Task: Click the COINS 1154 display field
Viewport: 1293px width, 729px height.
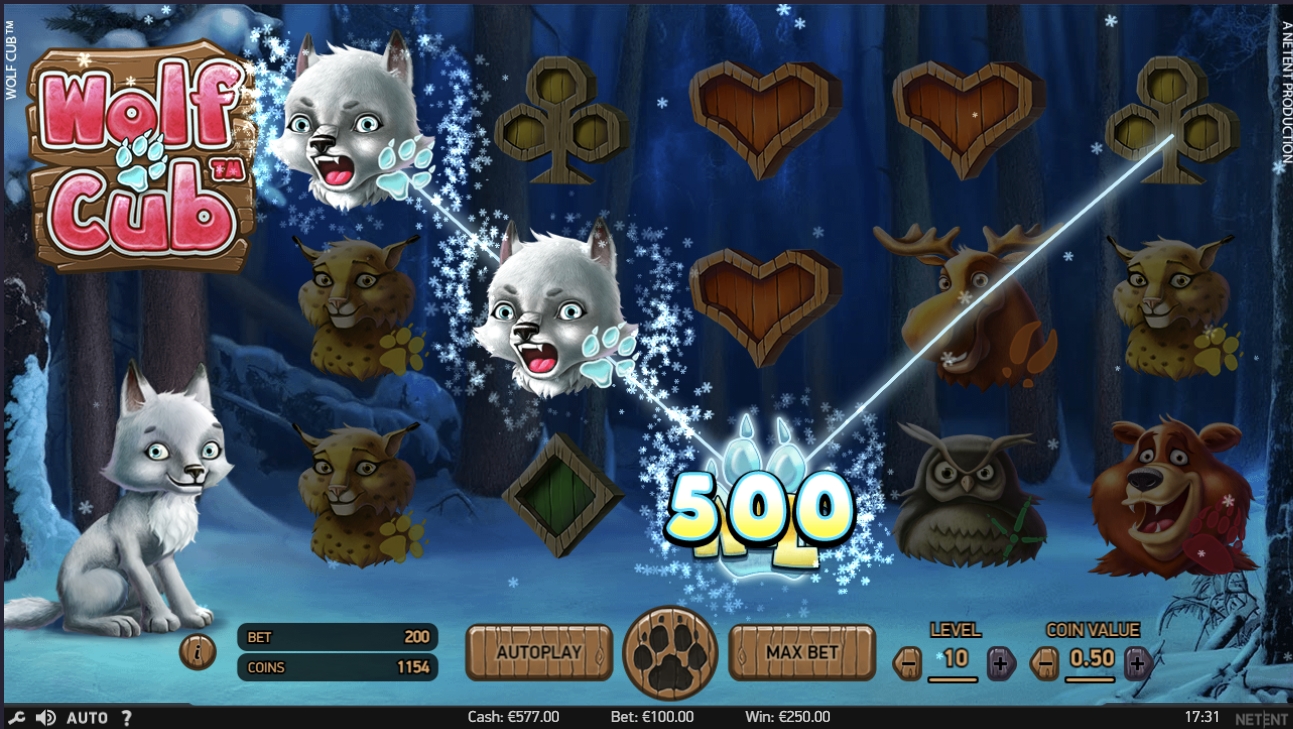Action: [x=337, y=666]
